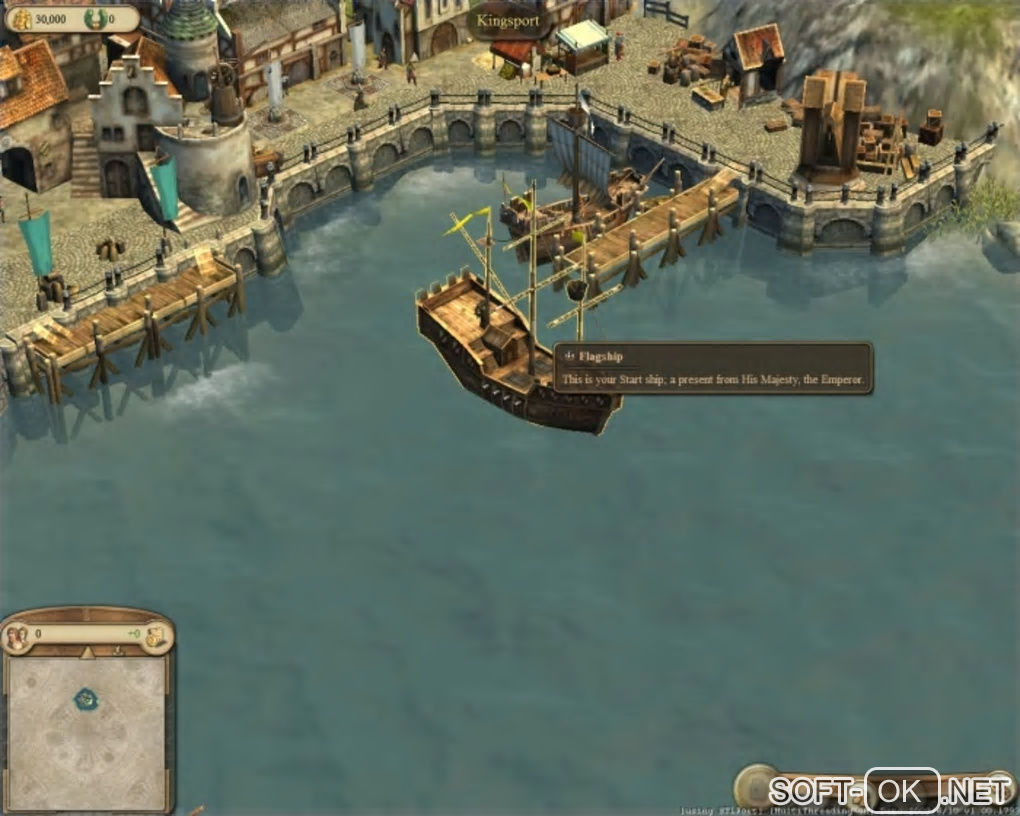
Task: Click the small ship icon above minimap
Action: click(x=118, y=651)
